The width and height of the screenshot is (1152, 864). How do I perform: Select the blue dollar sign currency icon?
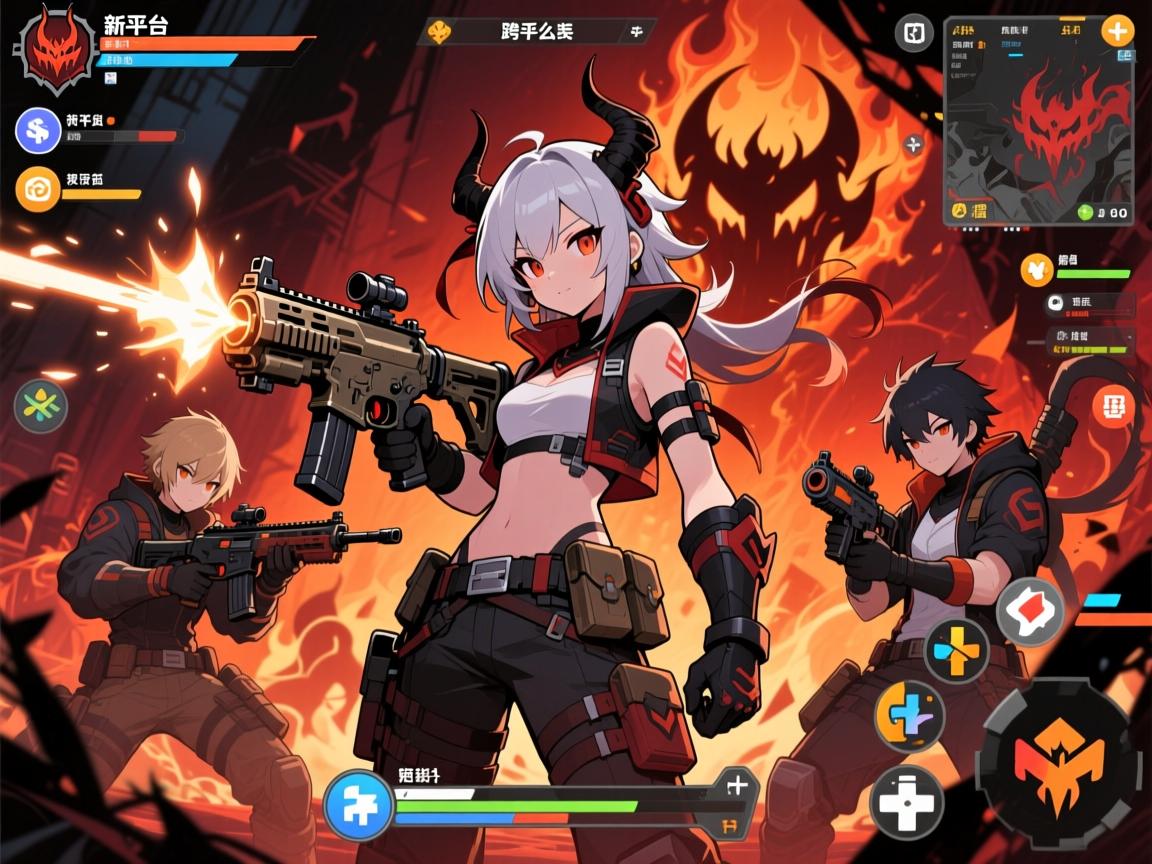click(39, 130)
